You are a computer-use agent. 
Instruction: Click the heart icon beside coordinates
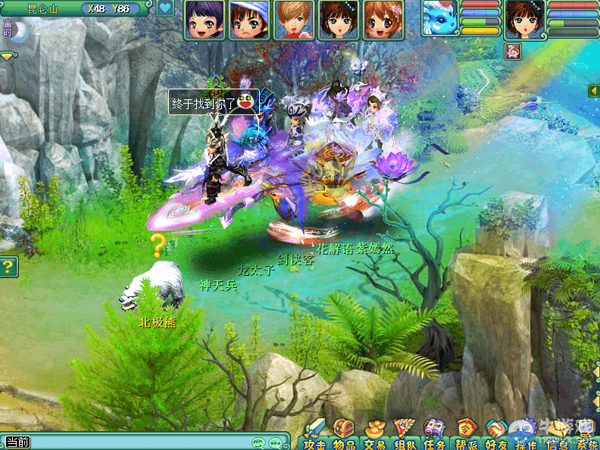pyautogui.click(x=166, y=8)
